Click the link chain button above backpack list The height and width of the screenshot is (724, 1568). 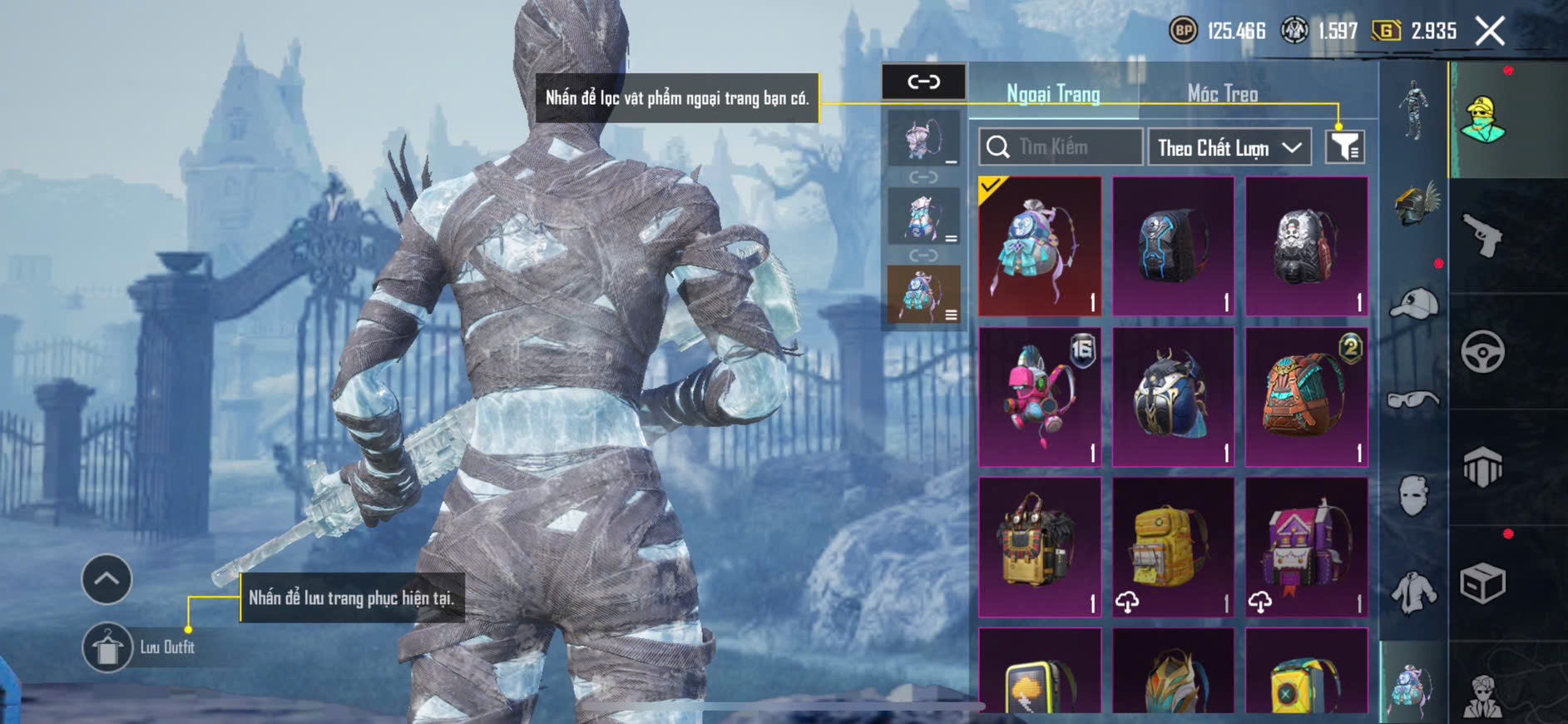(x=923, y=82)
